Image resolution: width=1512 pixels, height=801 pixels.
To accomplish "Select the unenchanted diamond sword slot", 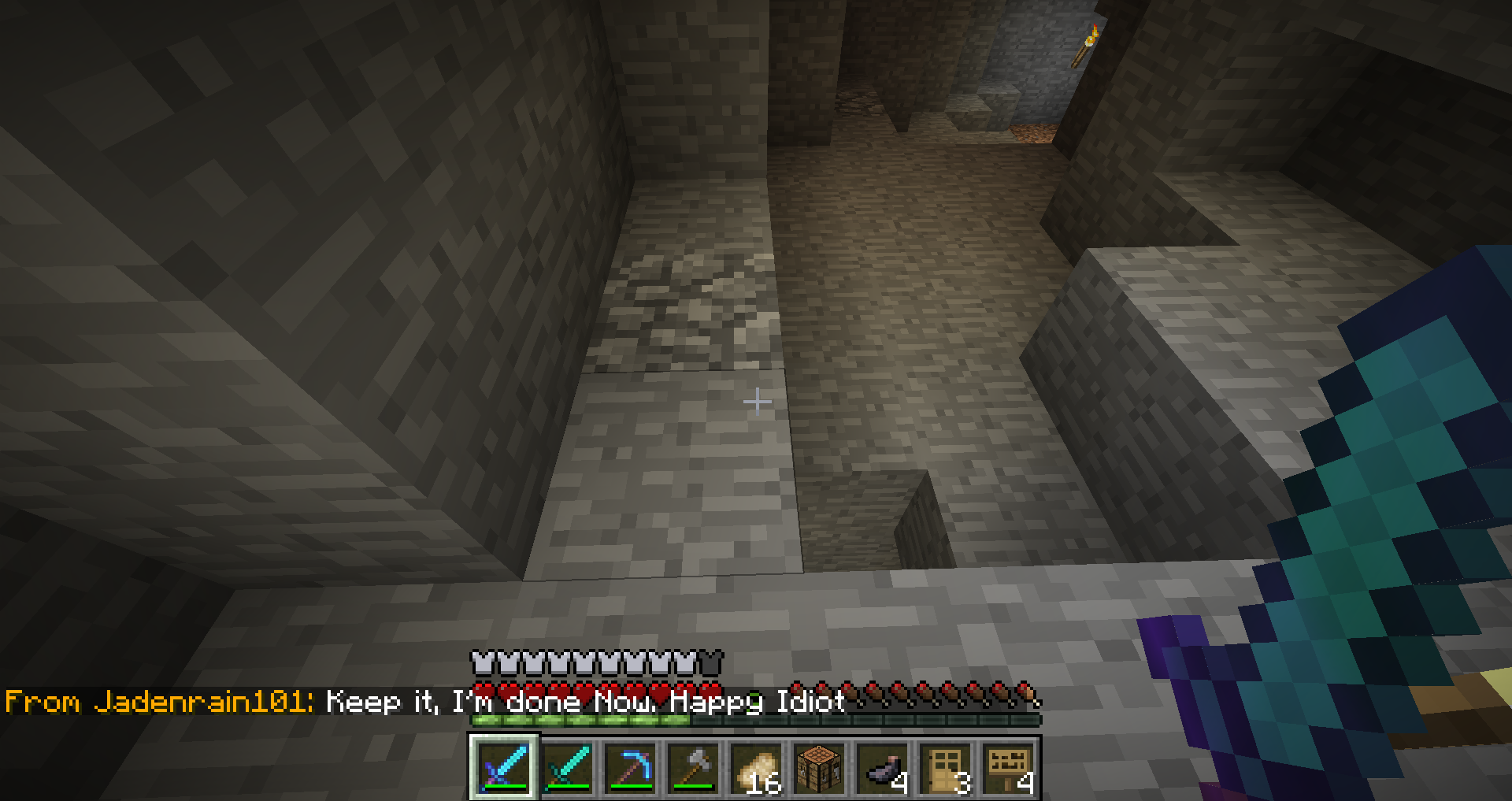I will coord(567,767).
